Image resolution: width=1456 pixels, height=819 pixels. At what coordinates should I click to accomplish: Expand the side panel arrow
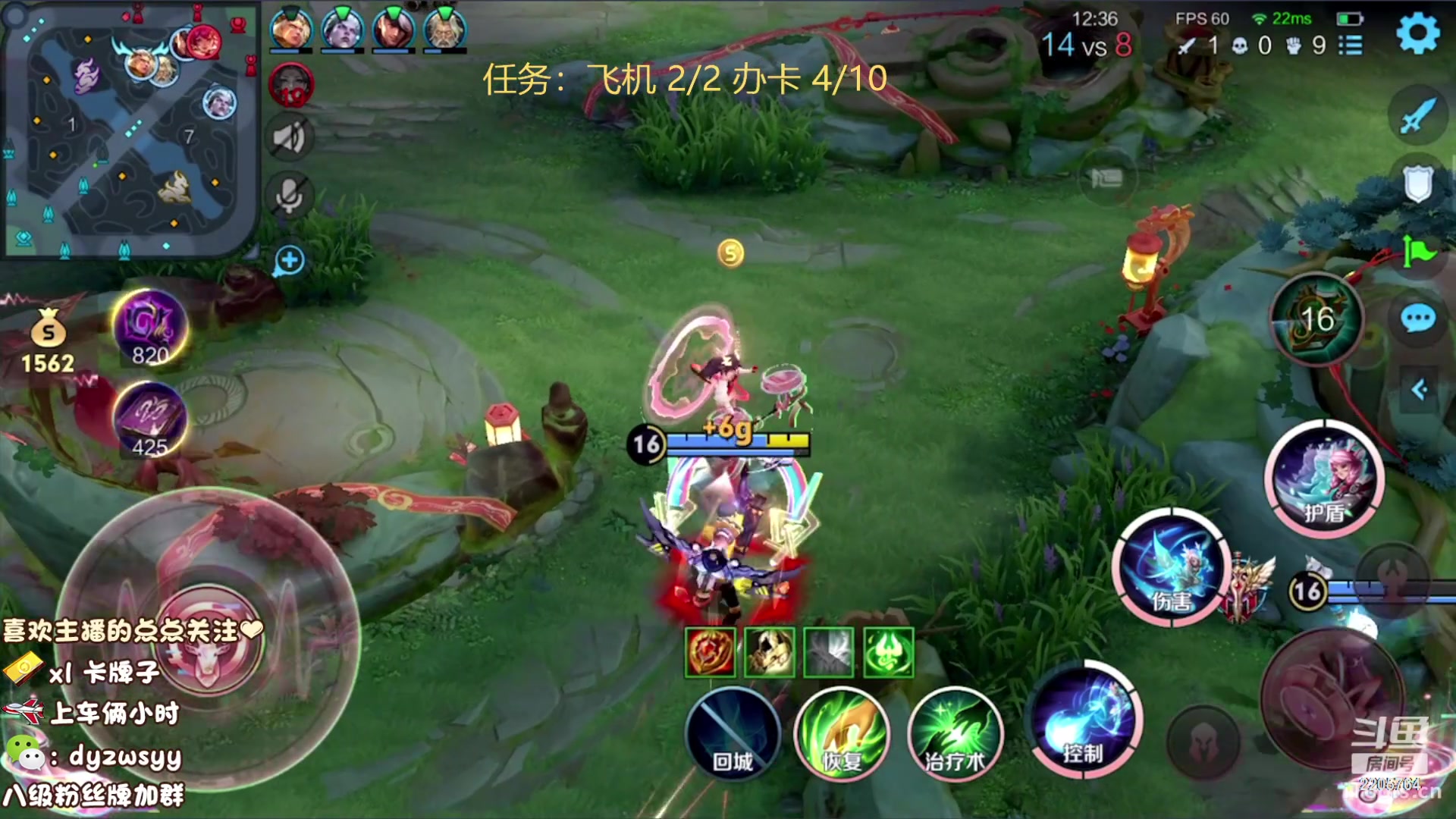(1420, 390)
